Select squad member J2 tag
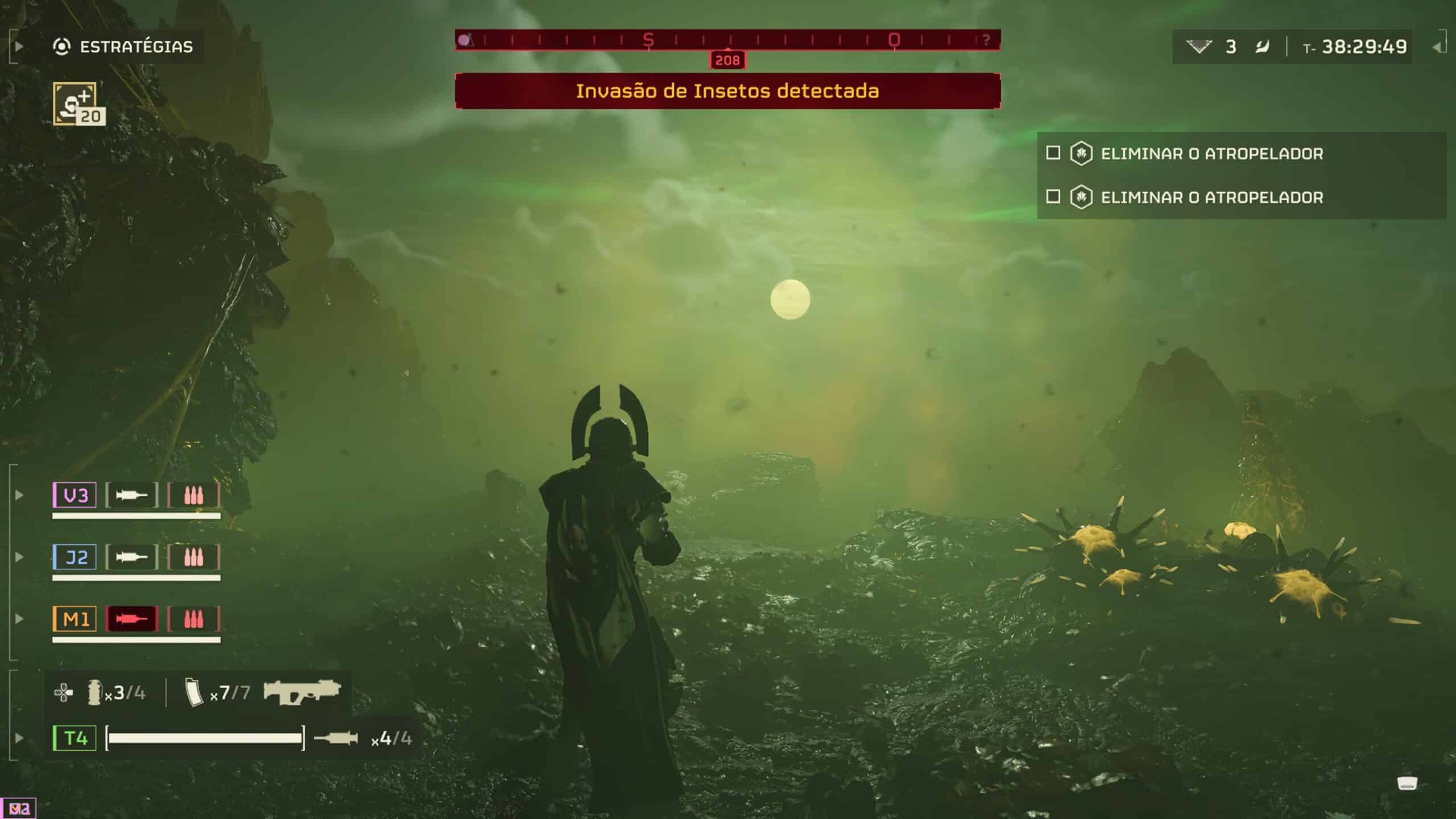Image resolution: width=1456 pixels, height=819 pixels. 75,557
